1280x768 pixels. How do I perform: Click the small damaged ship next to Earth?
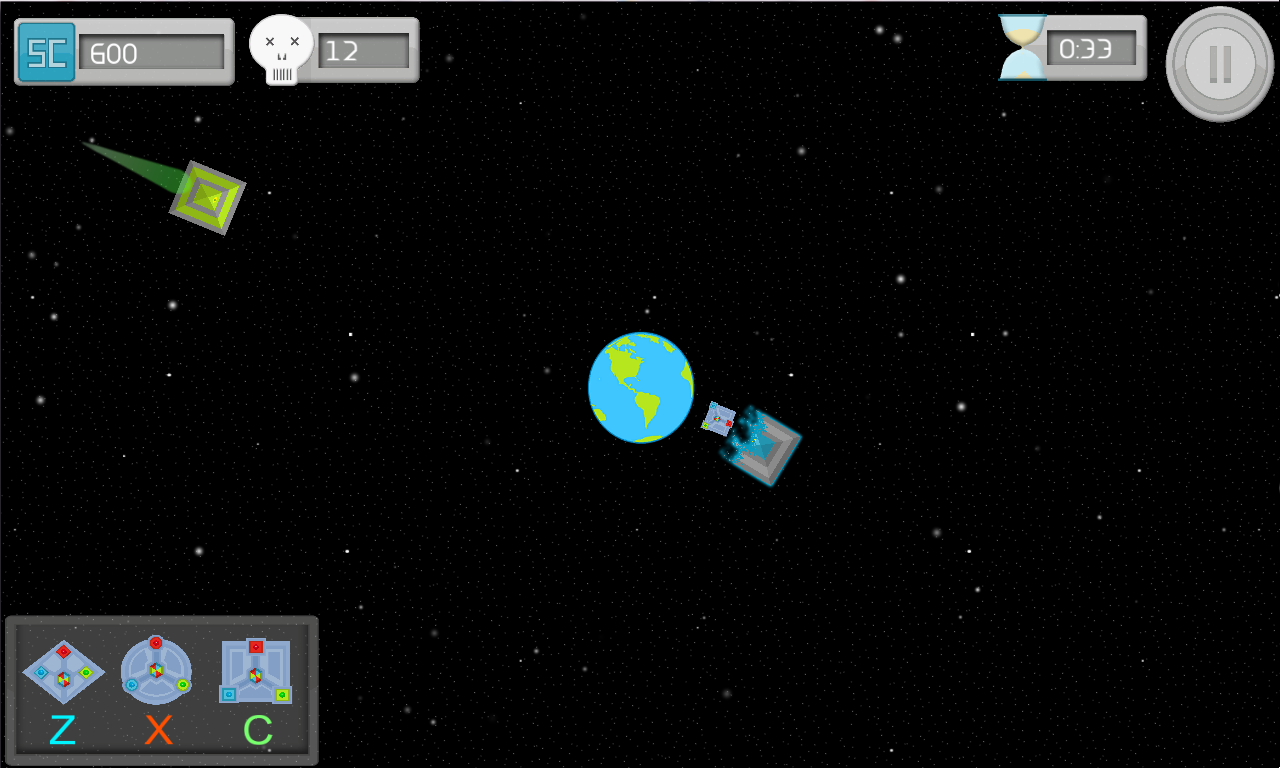pyautogui.click(x=719, y=421)
